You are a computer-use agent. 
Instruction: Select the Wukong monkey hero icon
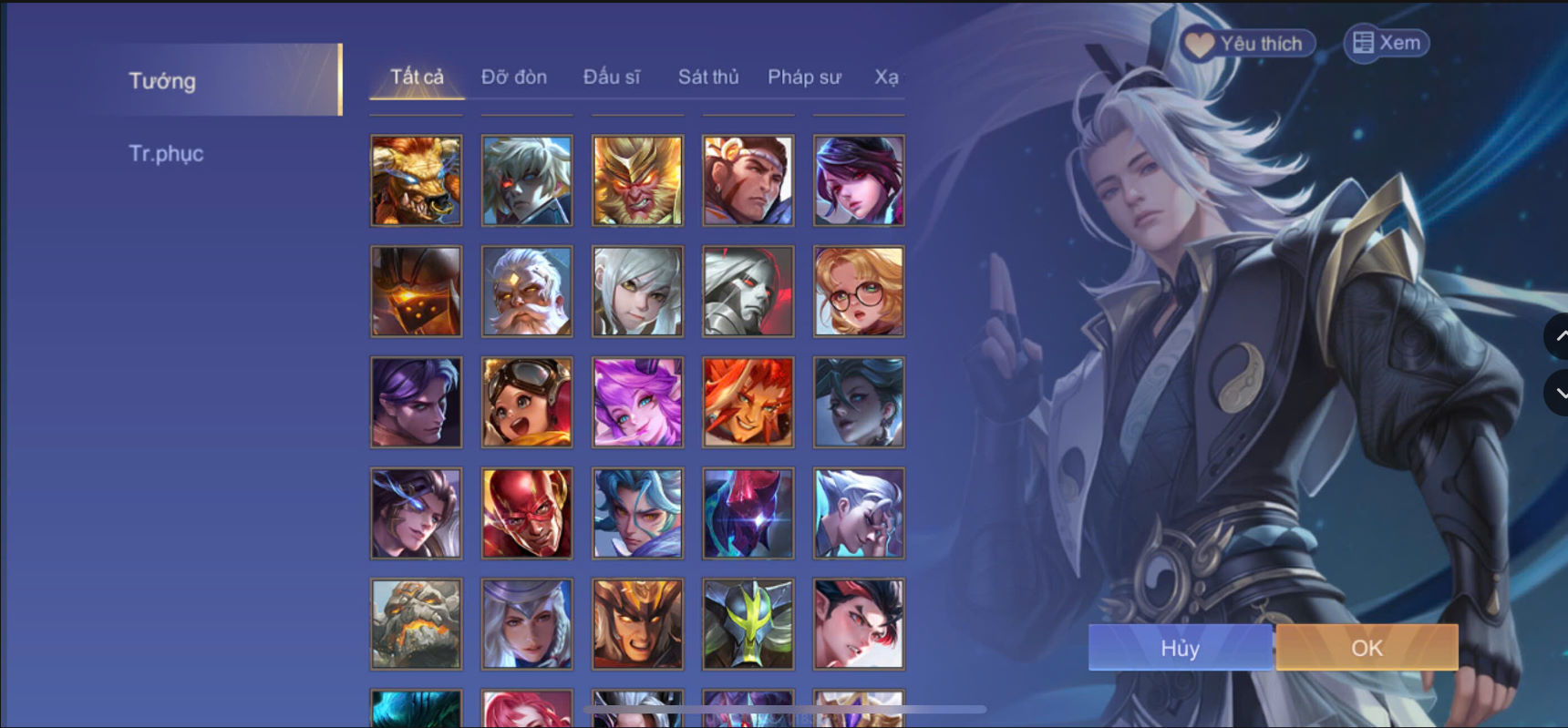pos(637,179)
